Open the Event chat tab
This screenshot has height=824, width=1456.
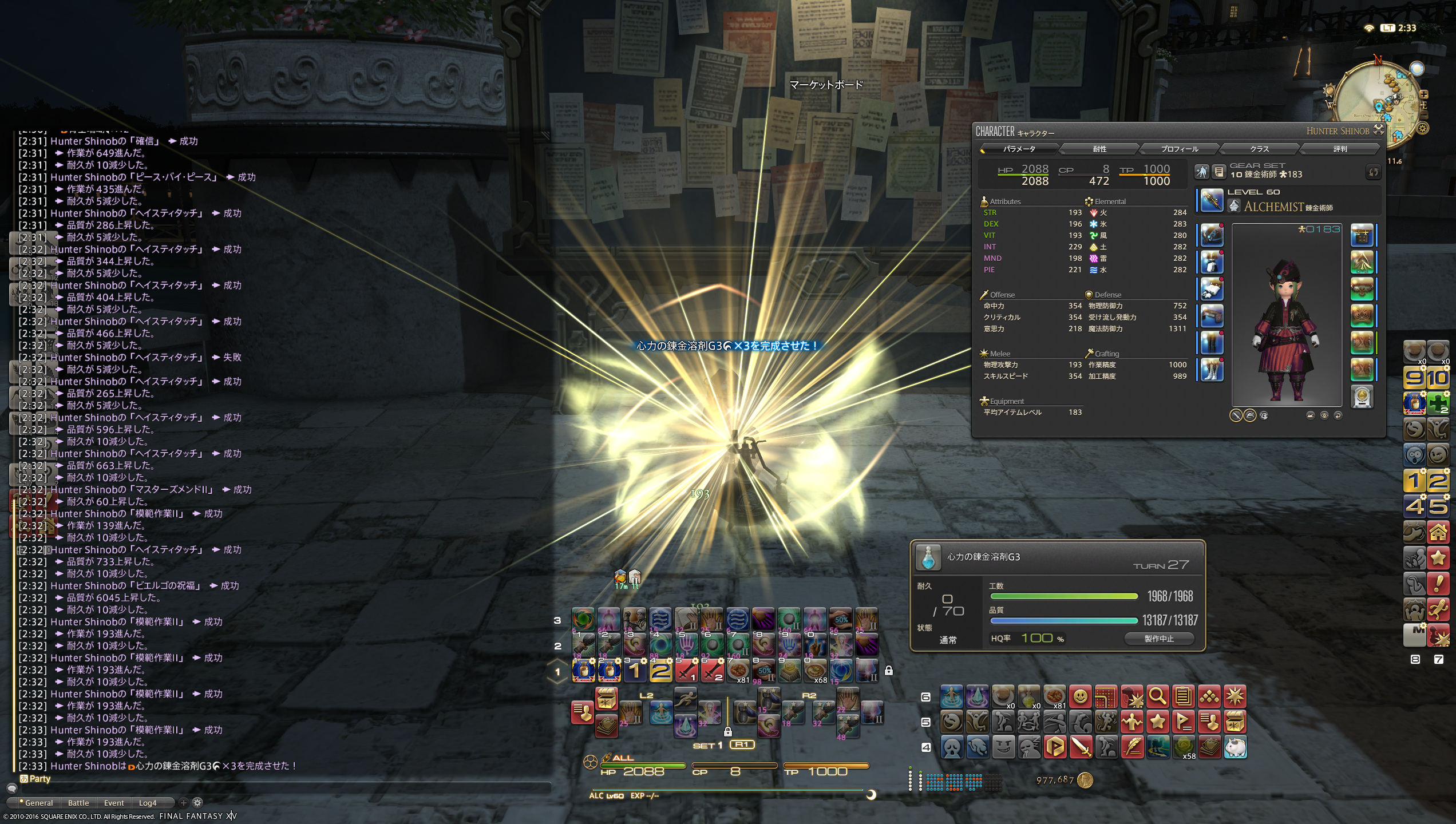[x=114, y=803]
